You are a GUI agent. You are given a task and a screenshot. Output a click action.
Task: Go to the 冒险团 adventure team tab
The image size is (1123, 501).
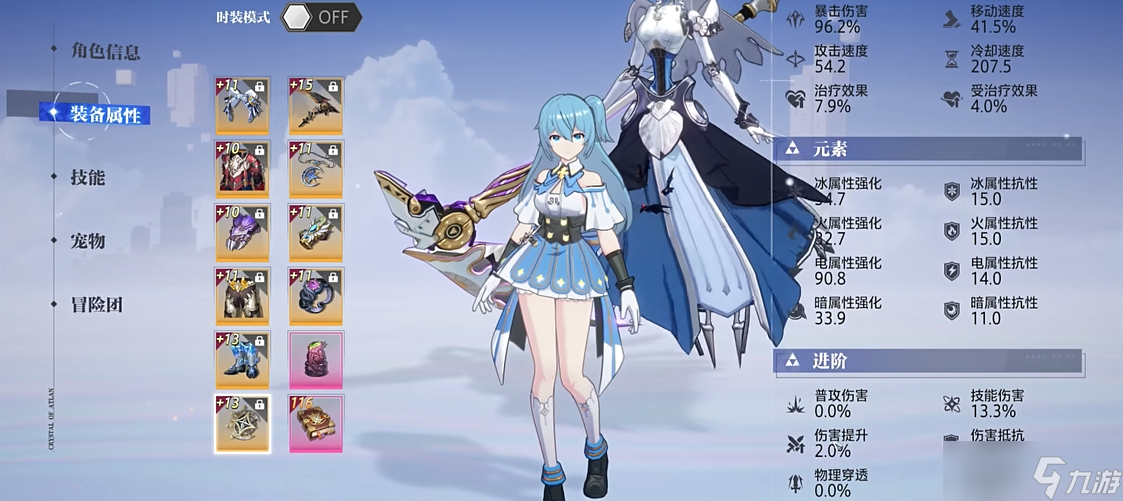[x=96, y=305]
